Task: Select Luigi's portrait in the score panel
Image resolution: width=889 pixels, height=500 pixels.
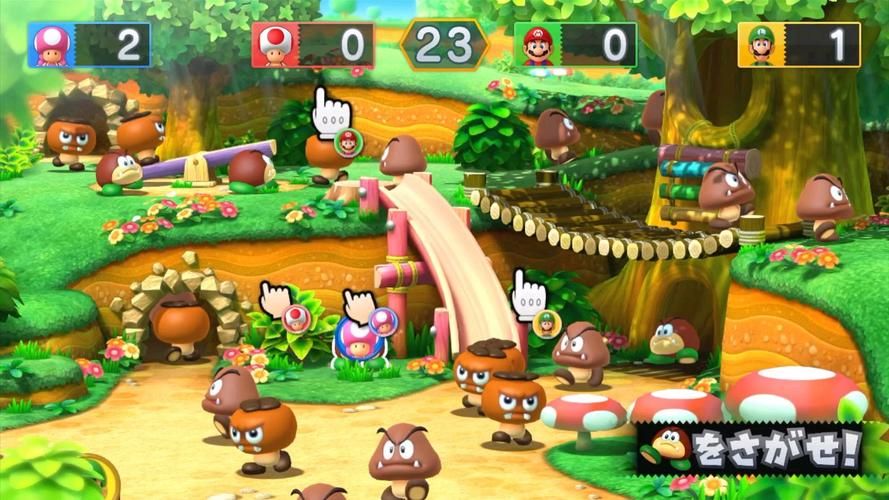Action: [x=762, y=45]
